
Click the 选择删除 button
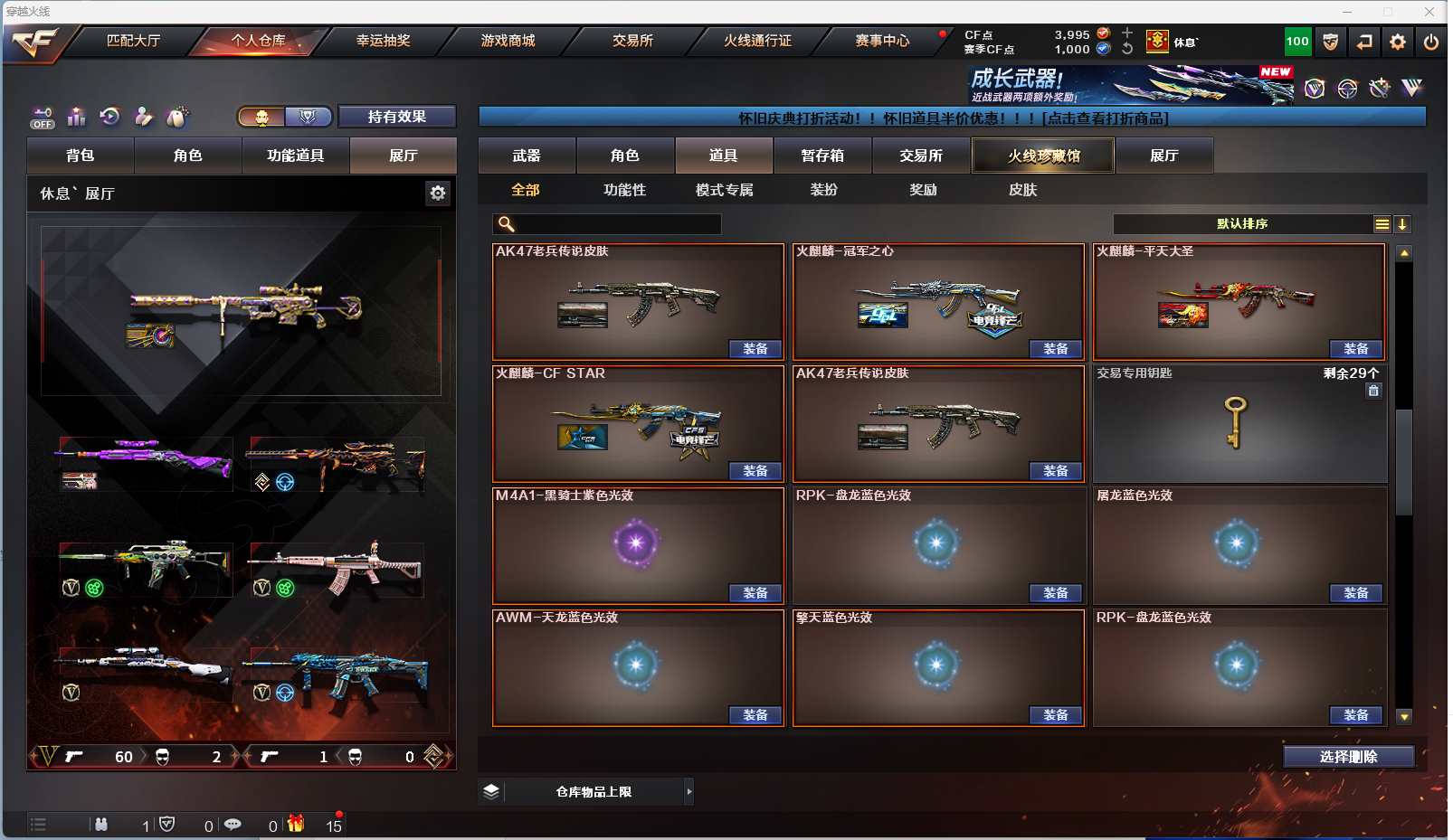coord(1348,757)
